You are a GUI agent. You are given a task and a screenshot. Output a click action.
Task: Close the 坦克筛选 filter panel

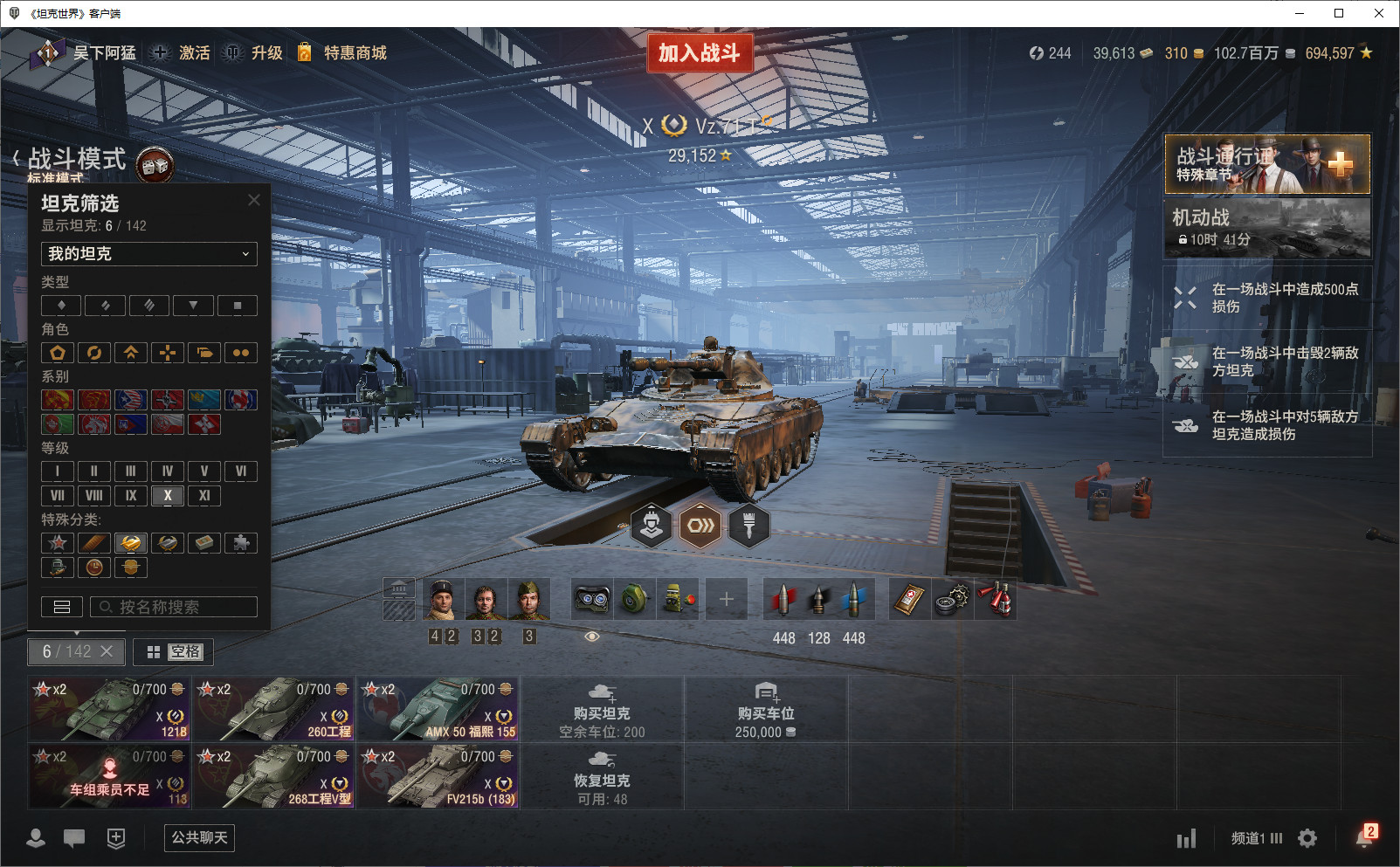point(254,200)
